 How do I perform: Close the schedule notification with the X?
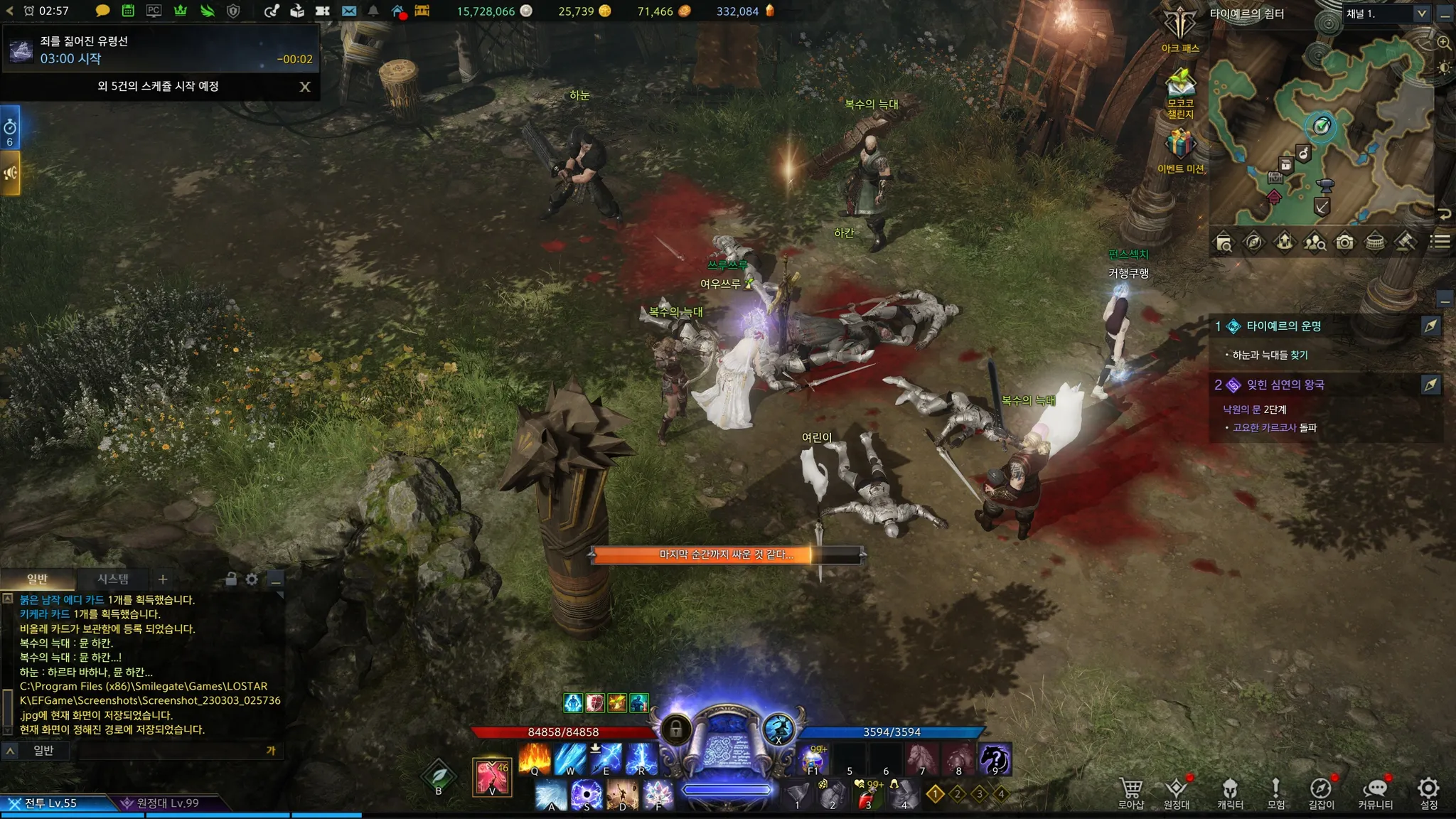click(x=305, y=87)
